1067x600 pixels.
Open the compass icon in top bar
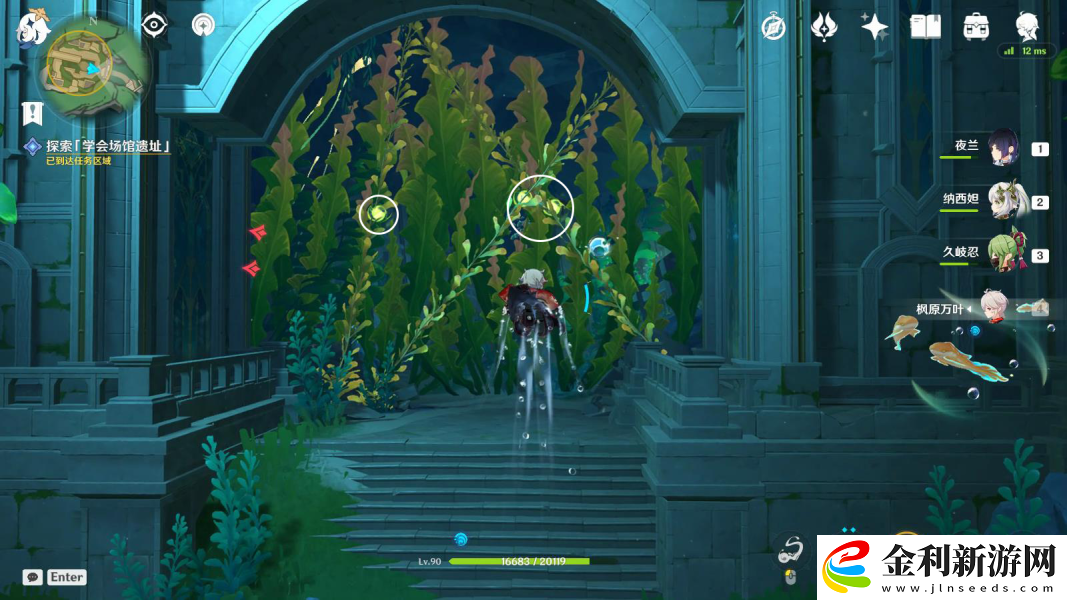coord(773,27)
